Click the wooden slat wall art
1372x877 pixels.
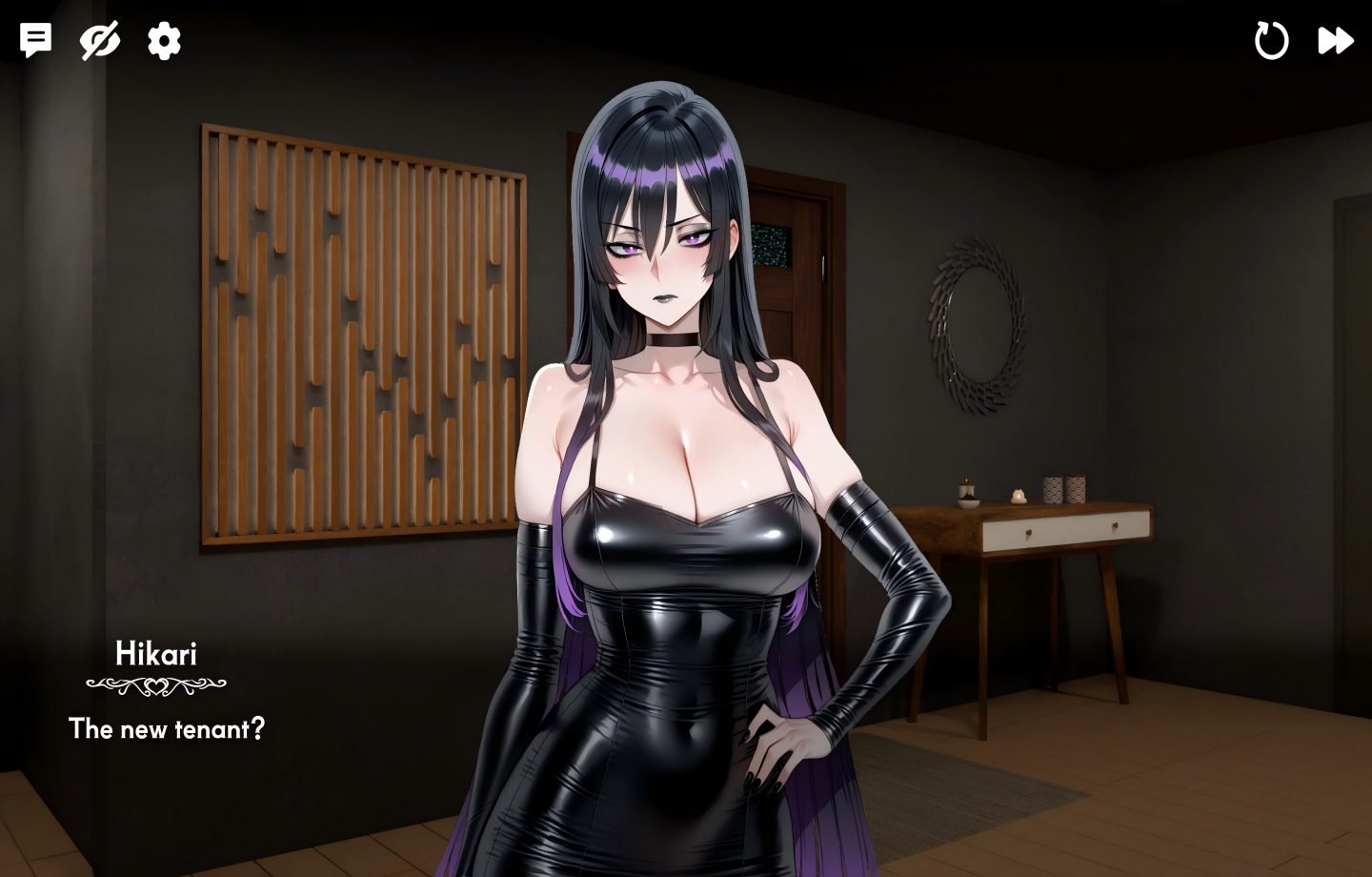pyautogui.click(x=362, y=334)
